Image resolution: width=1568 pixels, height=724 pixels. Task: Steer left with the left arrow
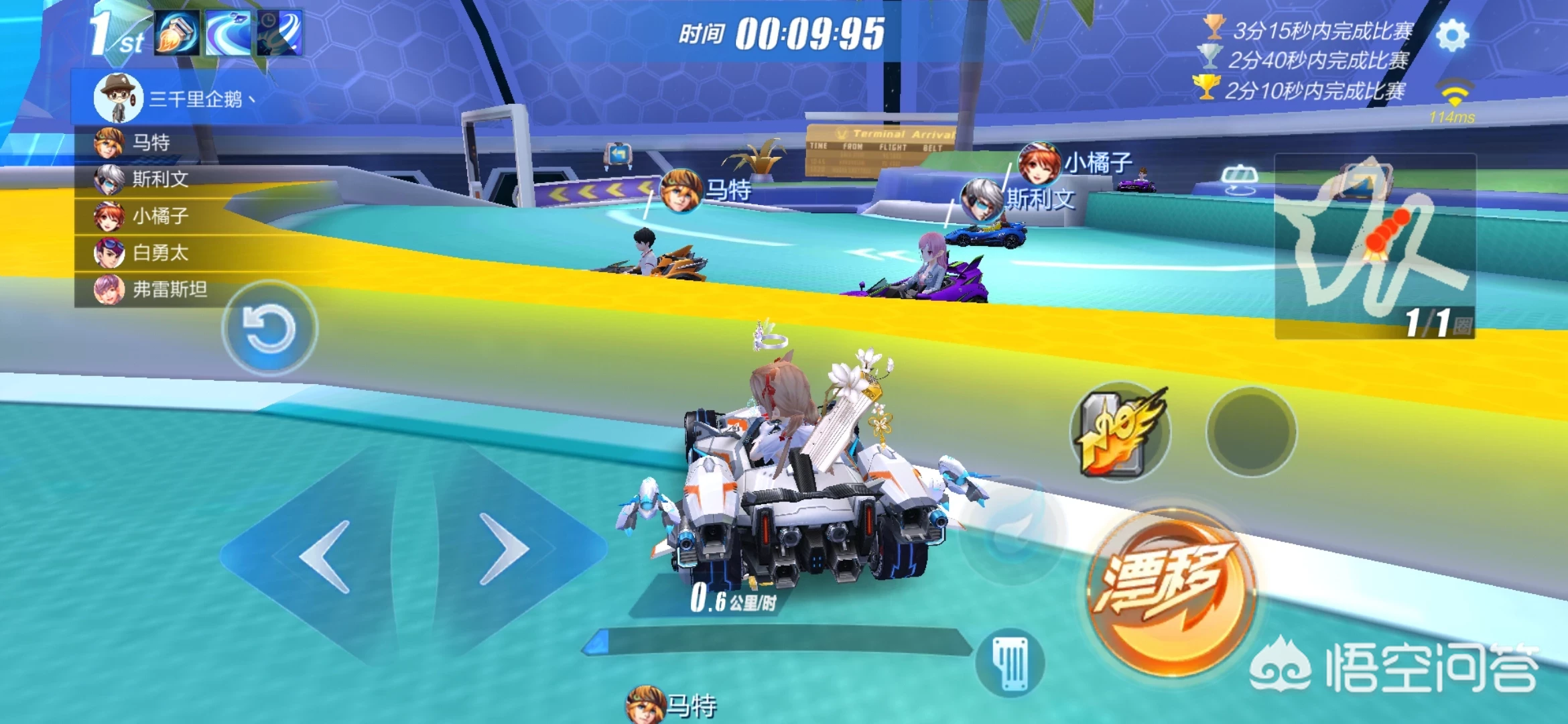(326, 556)
